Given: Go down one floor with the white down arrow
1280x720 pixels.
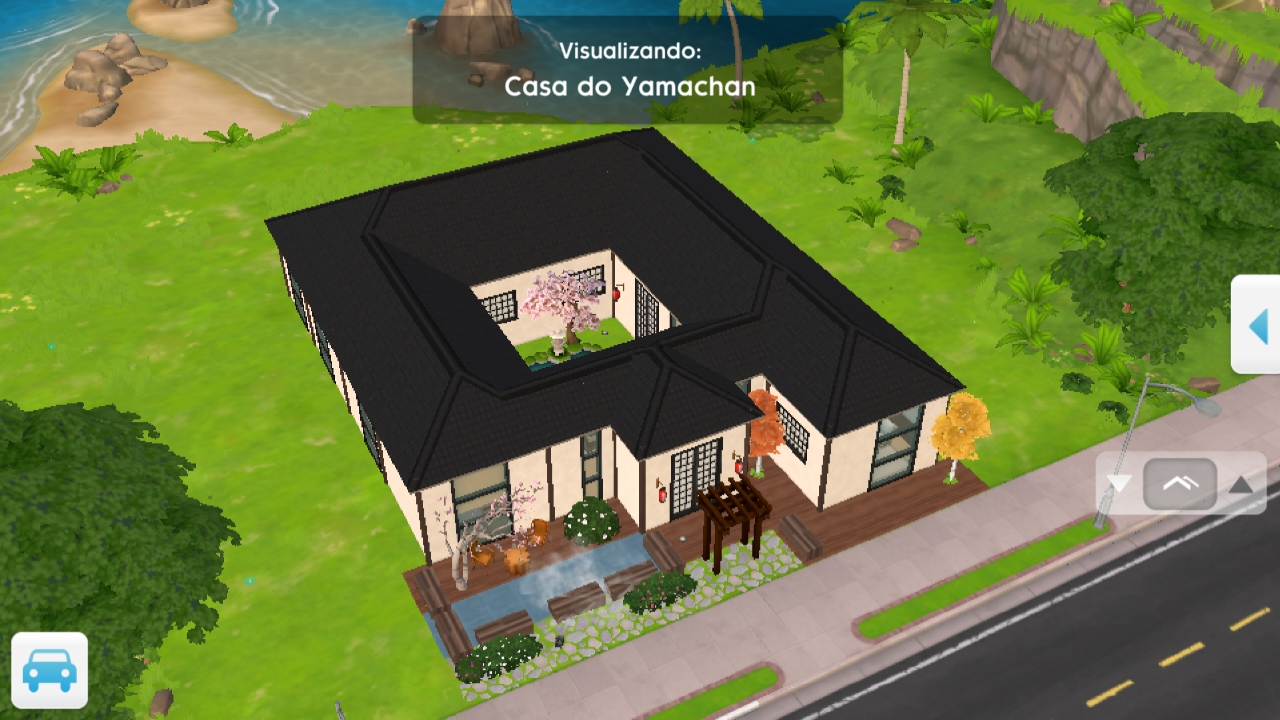Looking at the screenshot, I should 1119,485.
